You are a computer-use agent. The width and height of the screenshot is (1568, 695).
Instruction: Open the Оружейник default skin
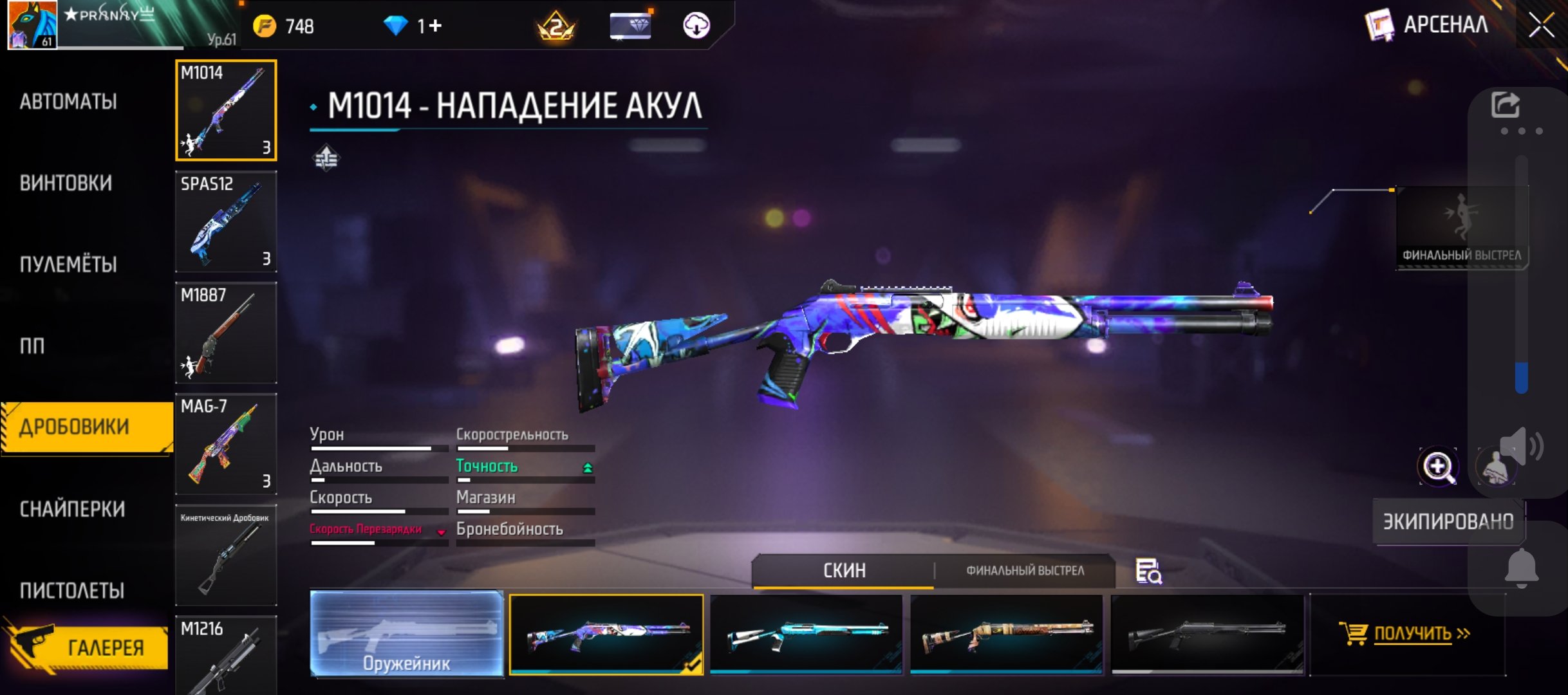pos(407,634)
